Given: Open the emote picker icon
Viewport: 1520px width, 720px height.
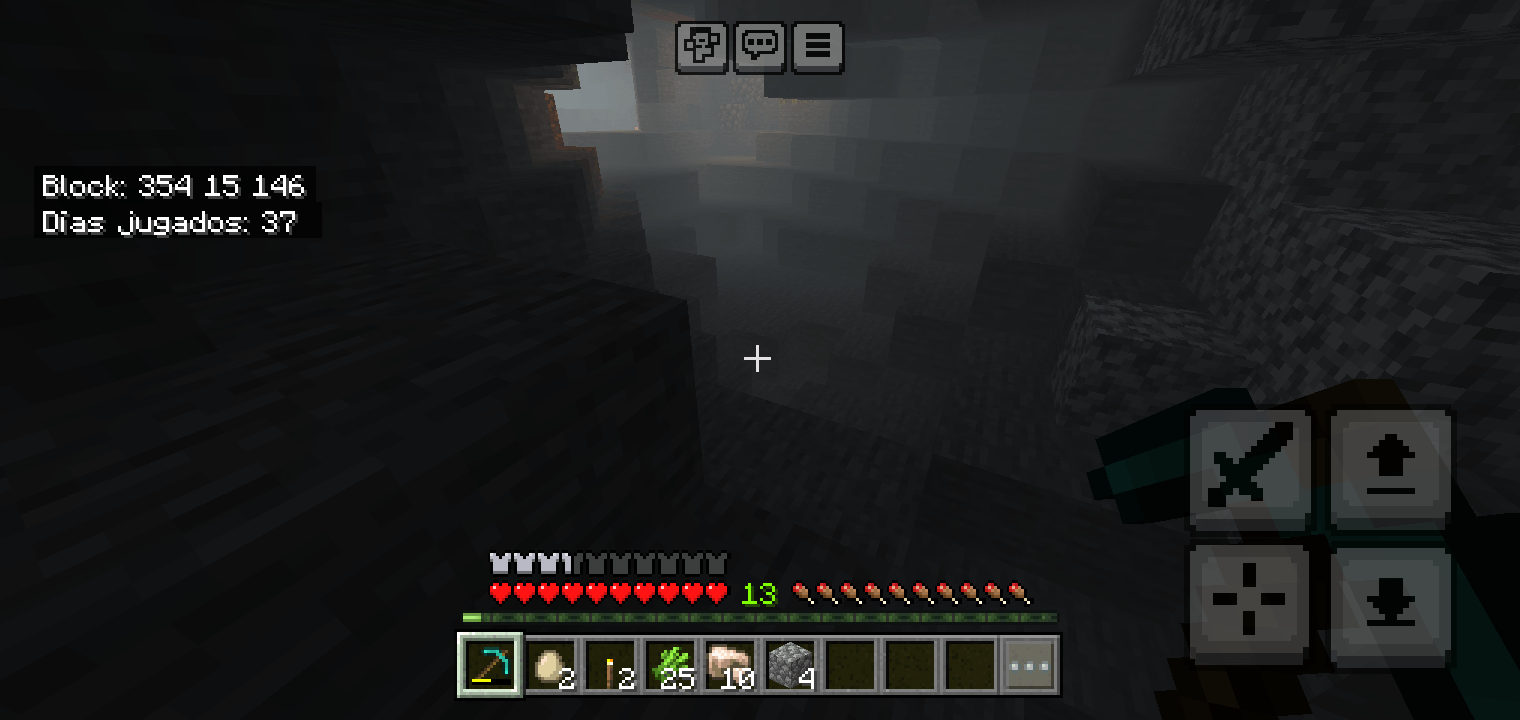Looking at the screenshot, I should pos(701,46).
